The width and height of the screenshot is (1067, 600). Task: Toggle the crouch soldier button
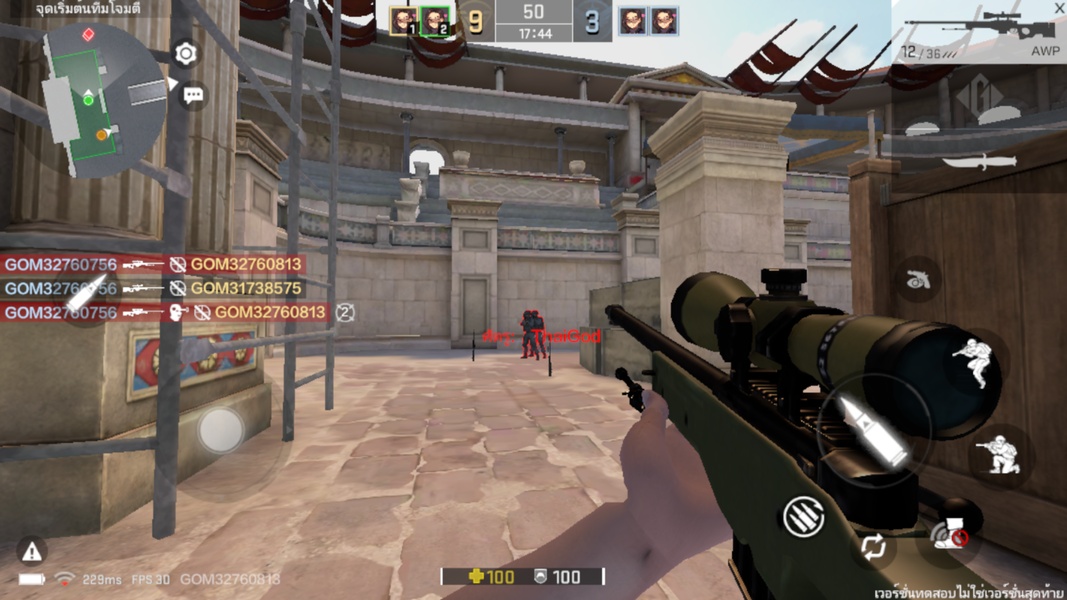tap(1000, 456)
